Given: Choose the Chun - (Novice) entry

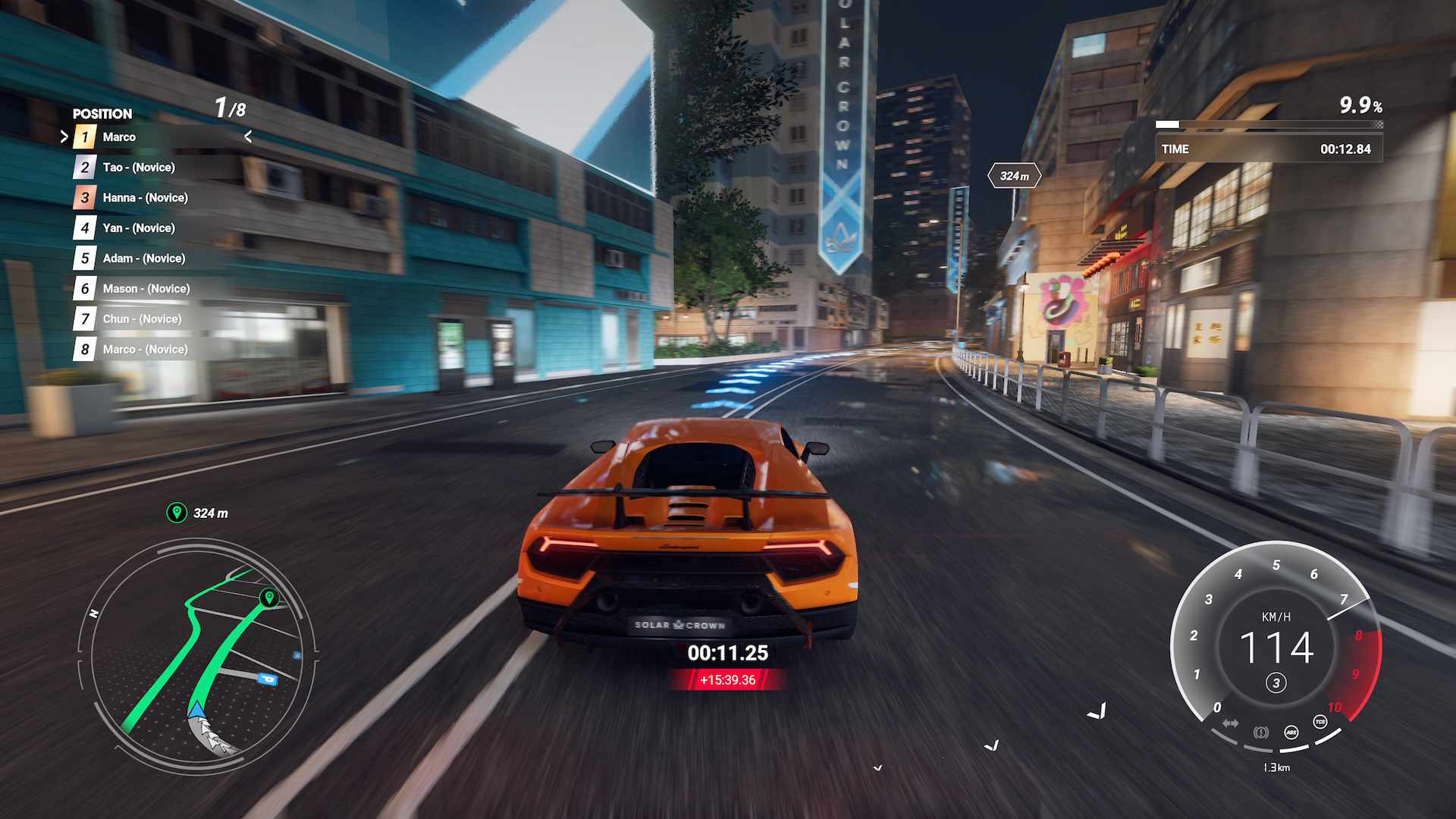Looking at the screenshot, I should point(142,319).
